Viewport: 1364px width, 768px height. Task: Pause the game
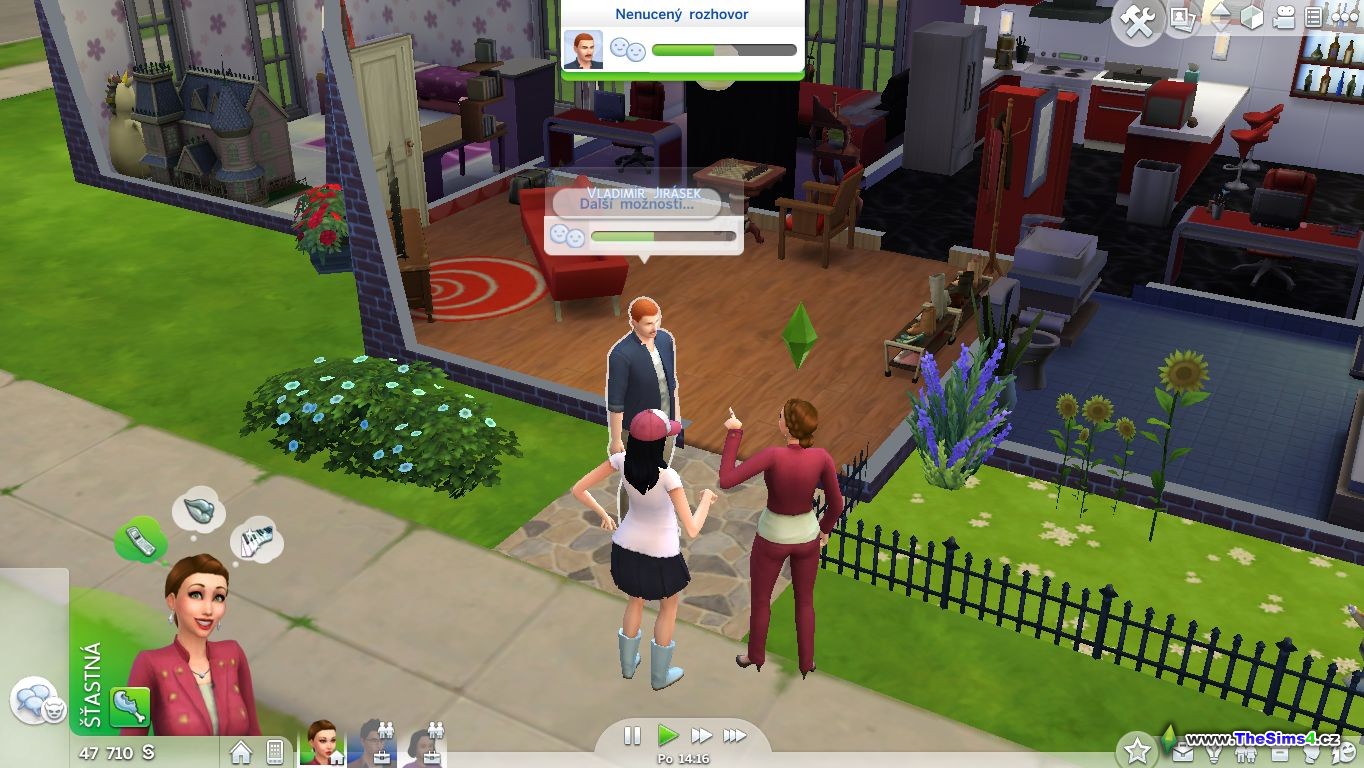point(632,736)
